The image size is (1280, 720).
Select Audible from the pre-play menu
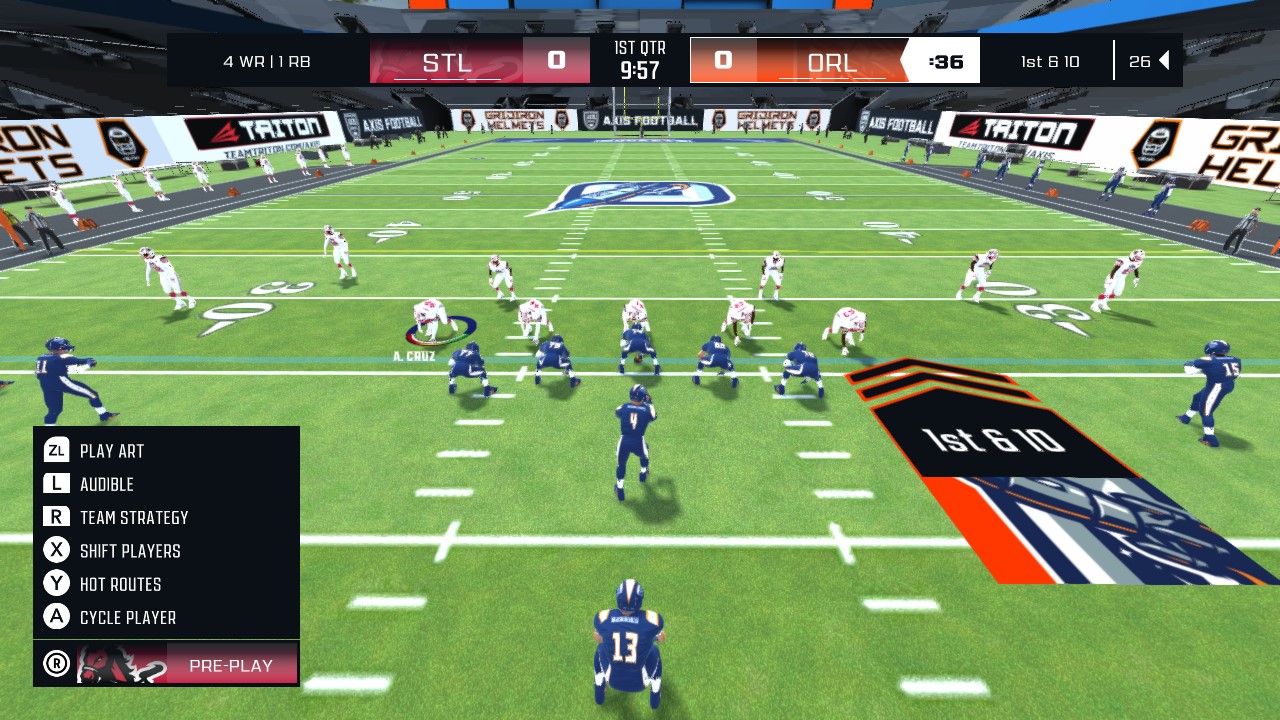click(x=108, y=484)
